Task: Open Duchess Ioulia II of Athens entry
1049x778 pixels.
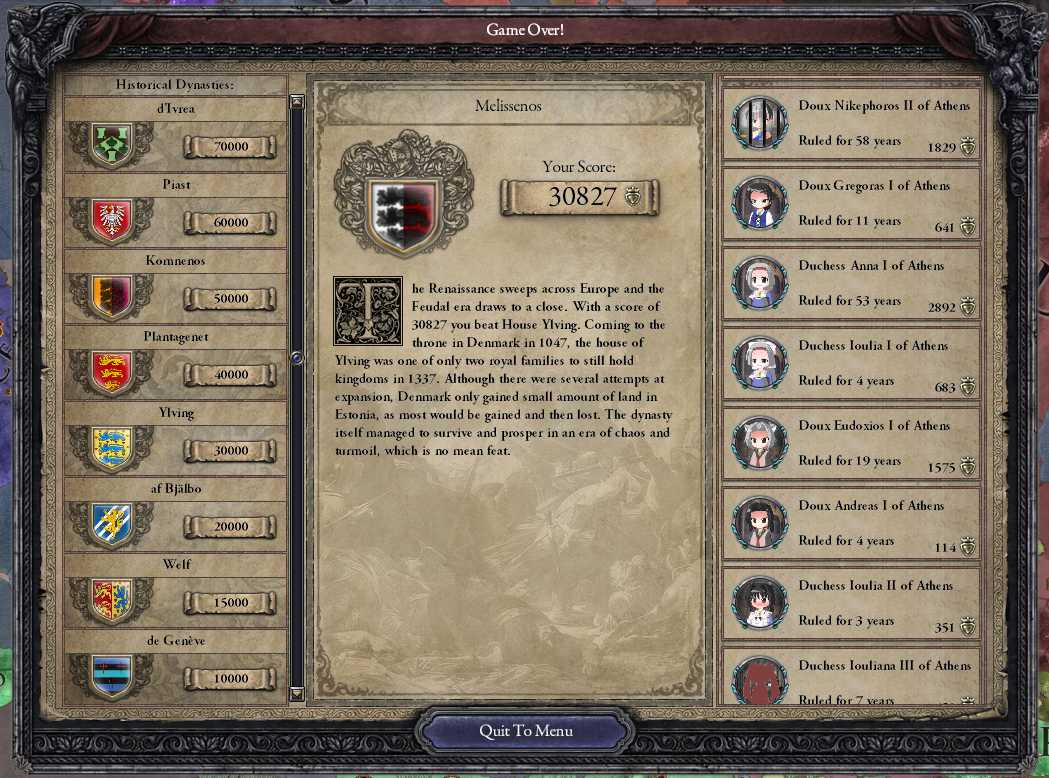Action: [x=850, y=603]
